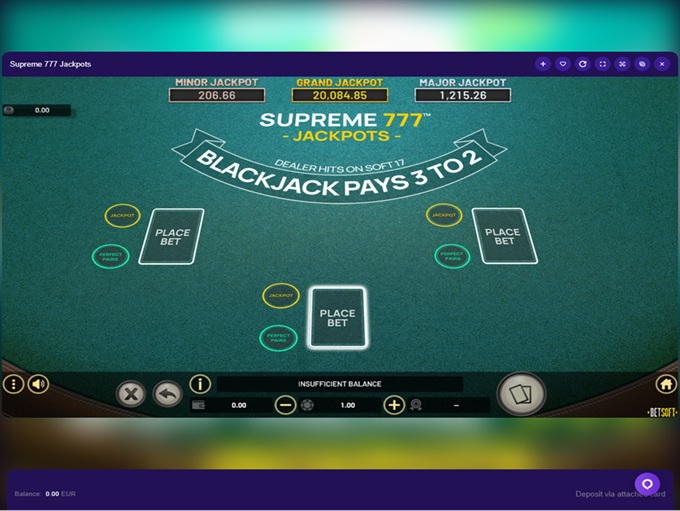Decrease the chip value with the minus button
This screenshot has width=680, height=511.
coord(285,405)
